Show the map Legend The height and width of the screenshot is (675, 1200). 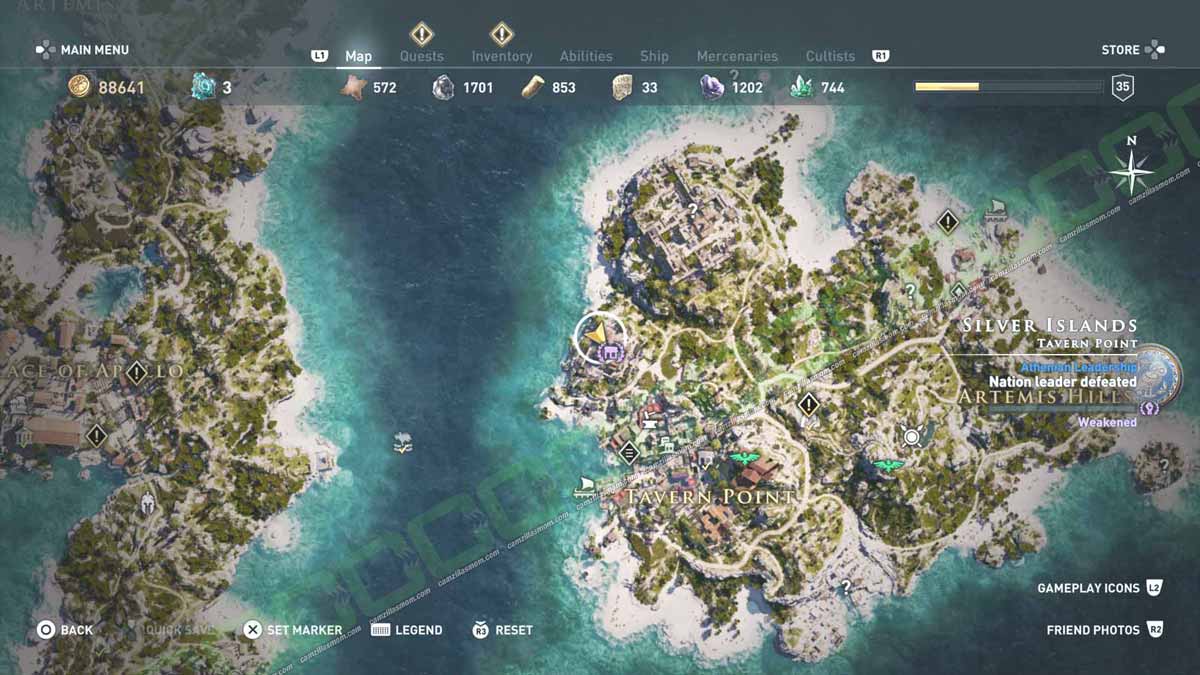tap(407, 630)
